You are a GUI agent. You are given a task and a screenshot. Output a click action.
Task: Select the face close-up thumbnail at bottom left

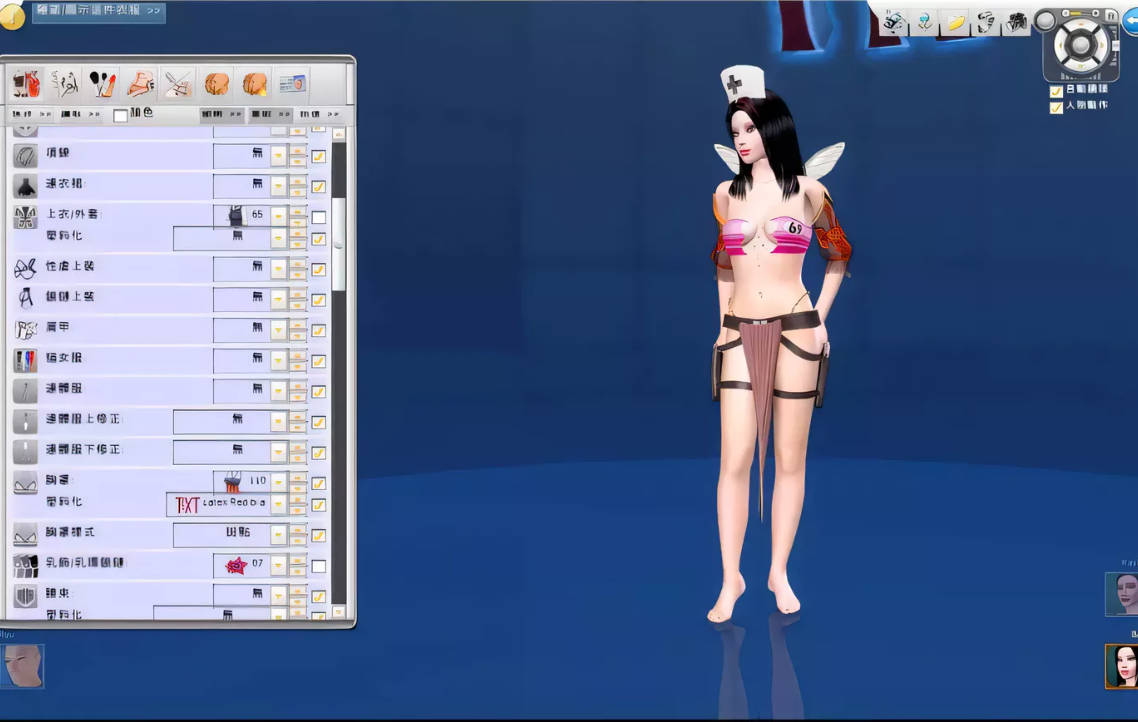coord(22,666)
